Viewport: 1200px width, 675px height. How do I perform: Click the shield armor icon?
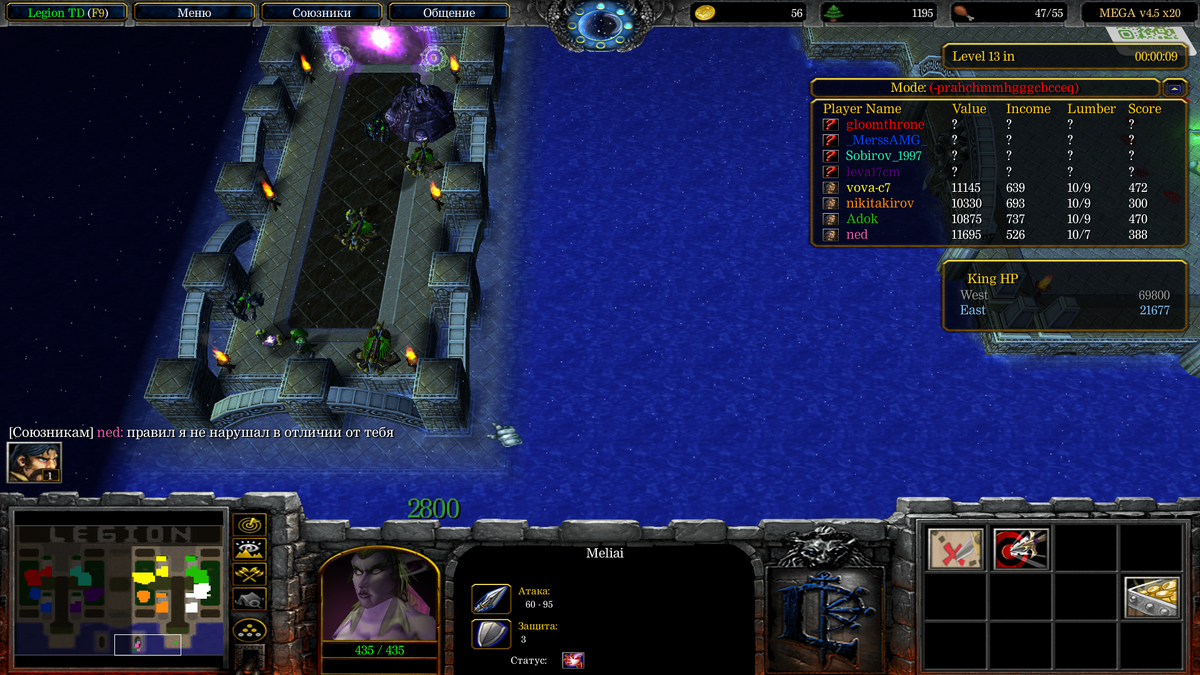click(491, 633)
